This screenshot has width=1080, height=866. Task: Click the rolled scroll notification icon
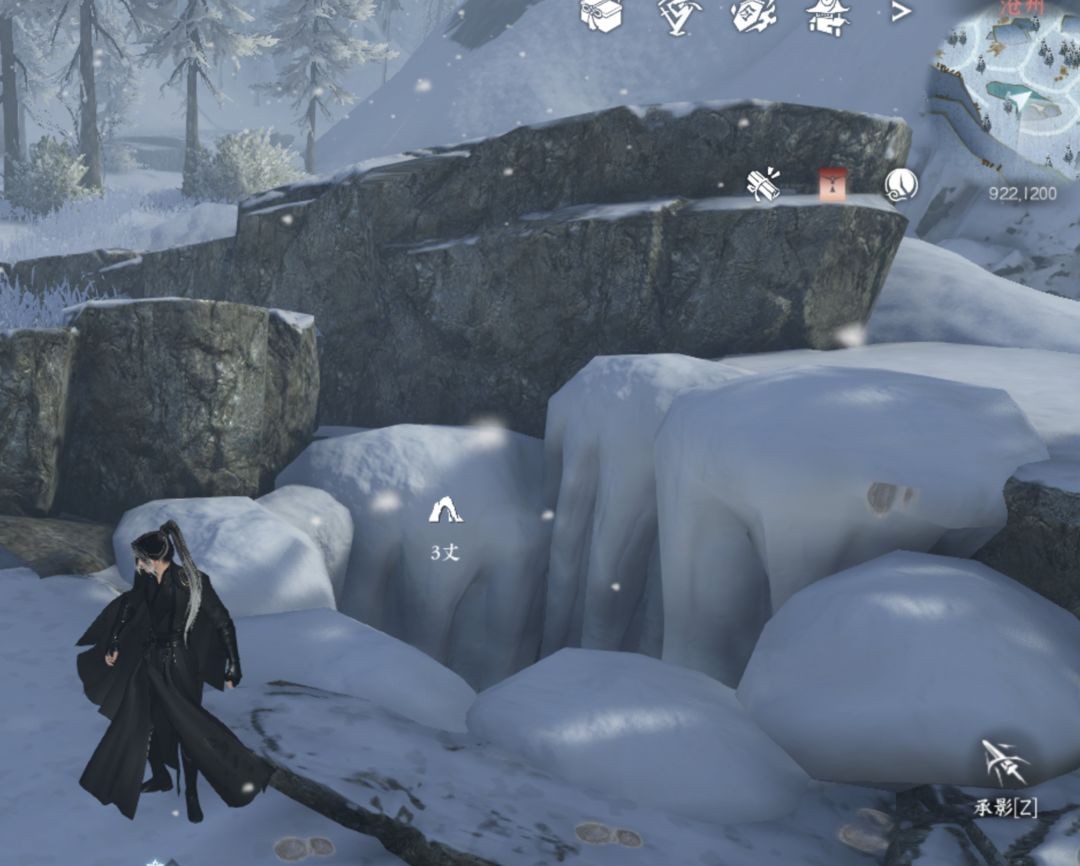(x=765, y=185)
